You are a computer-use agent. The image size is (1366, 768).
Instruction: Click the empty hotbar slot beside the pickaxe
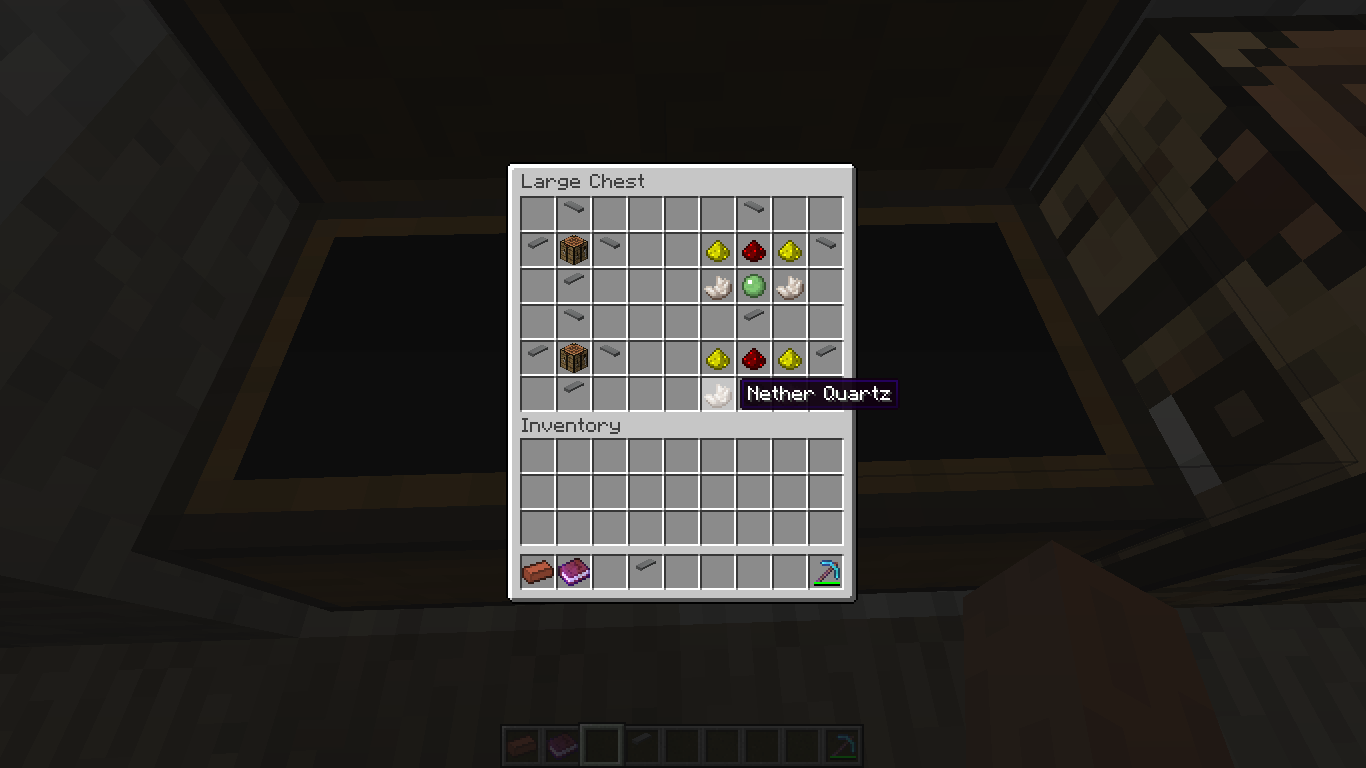789,570
